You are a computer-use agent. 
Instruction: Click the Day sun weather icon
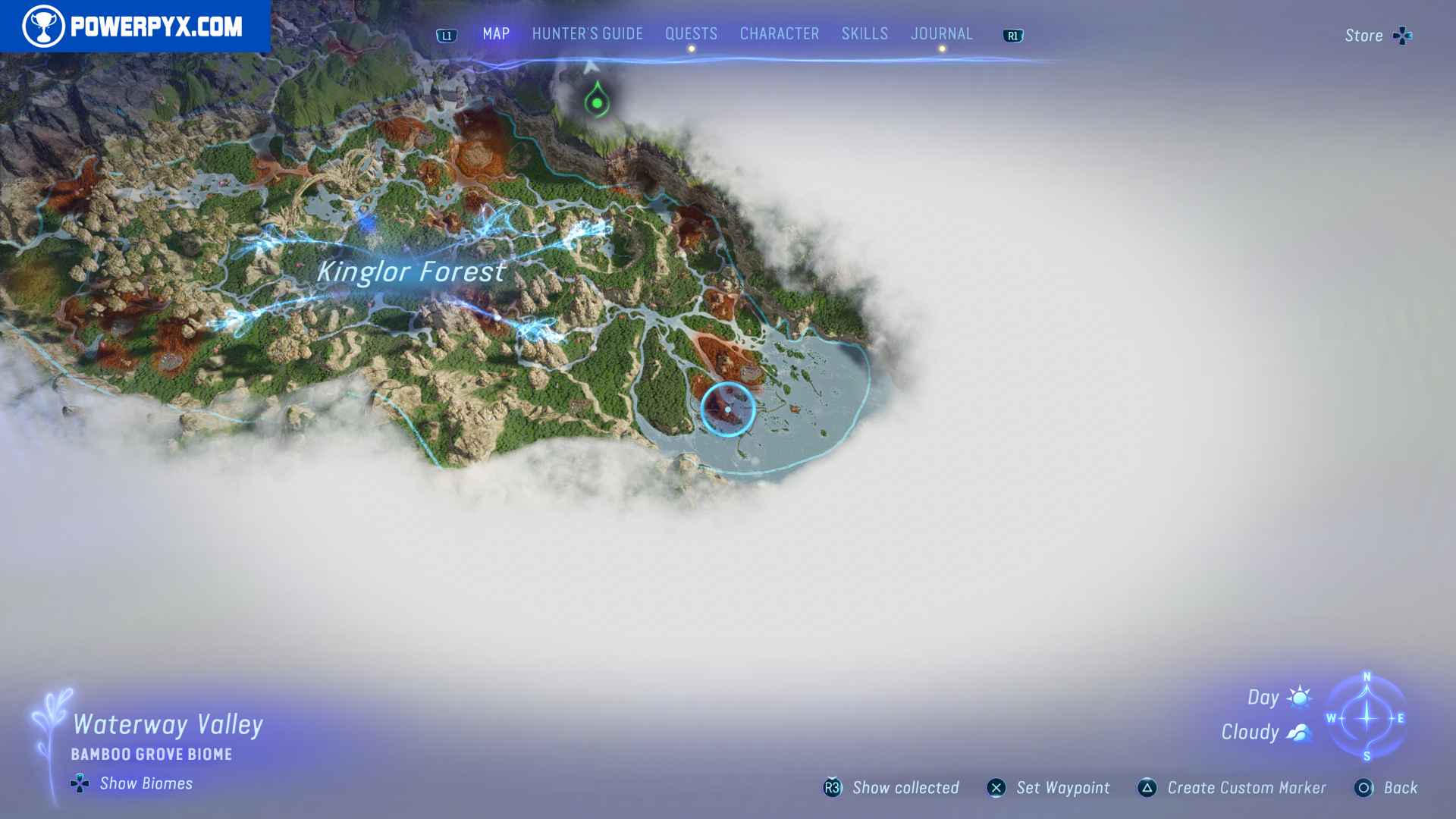click(x=1298, y=697)
